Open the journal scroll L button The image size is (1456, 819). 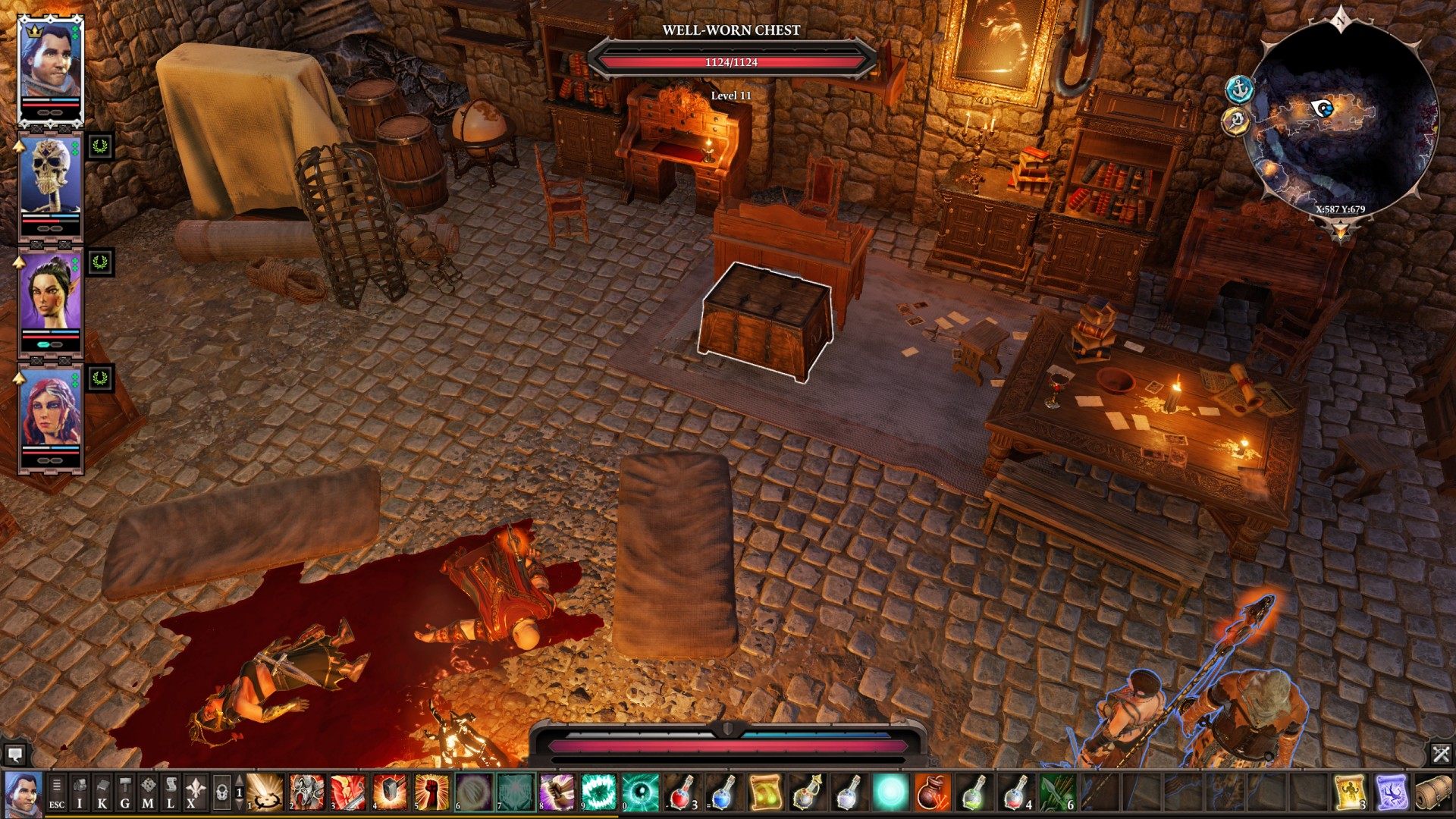click(x=171, y=793)
